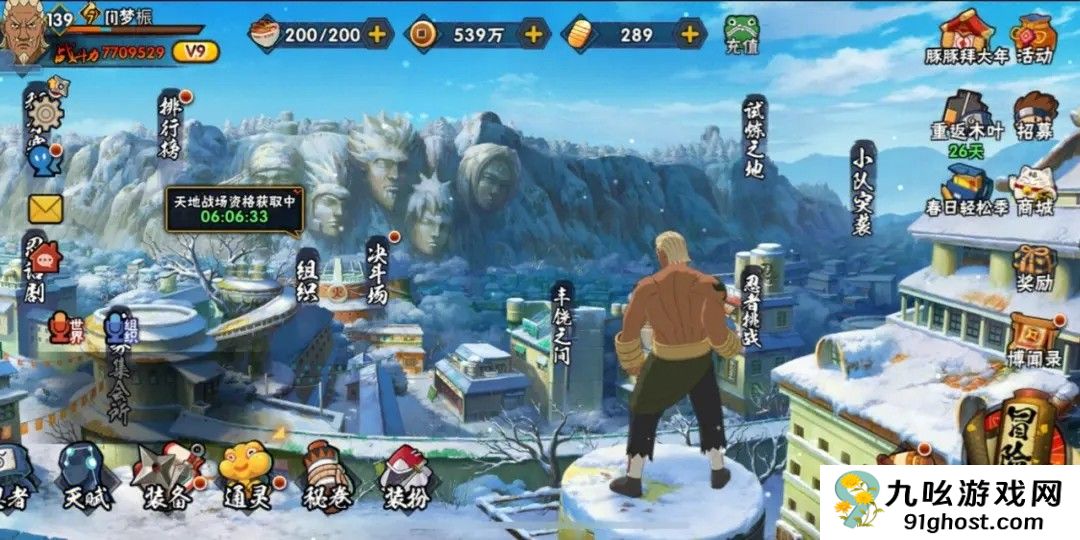This screenshot has width=1080, height=540.
Task: Open the 充值 recharge frog icon
Action: click(740, 31)
